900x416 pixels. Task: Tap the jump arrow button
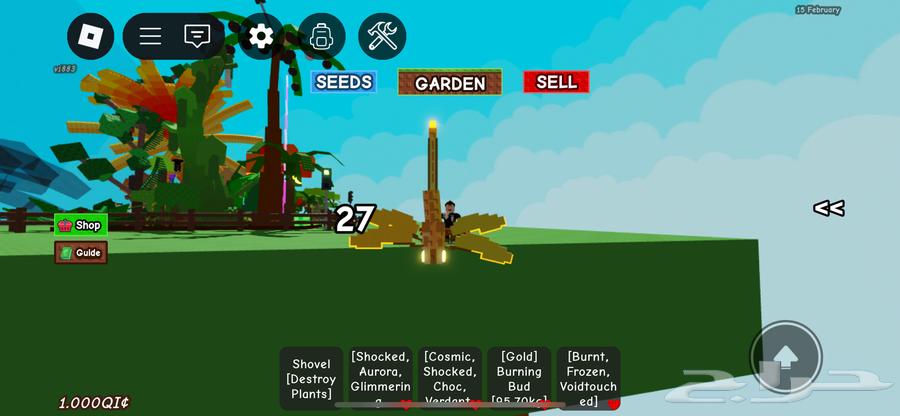[x=786, y=357]
